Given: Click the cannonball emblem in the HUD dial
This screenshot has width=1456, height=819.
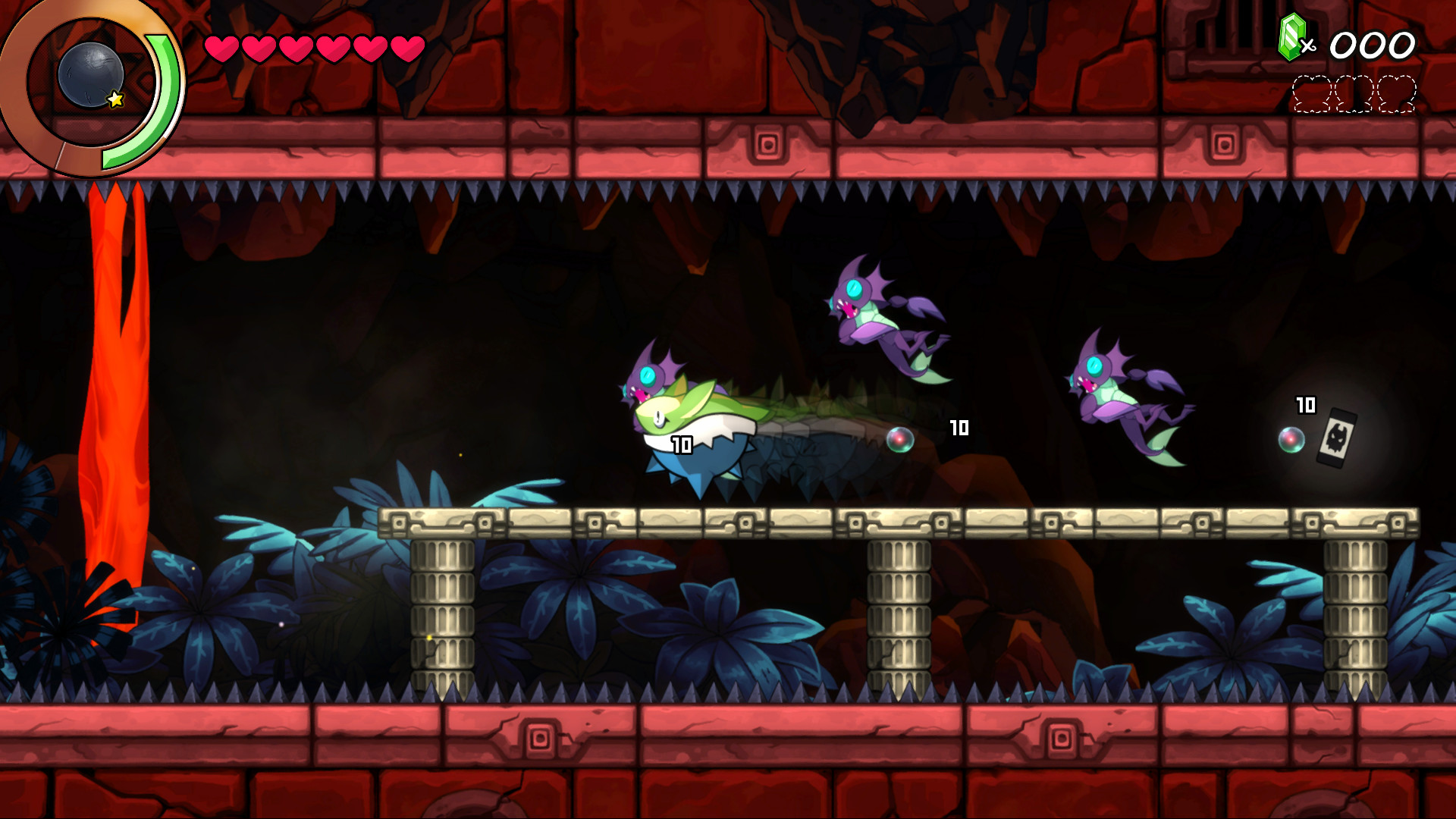Looking at the screenshot, I should pos(91,76).
